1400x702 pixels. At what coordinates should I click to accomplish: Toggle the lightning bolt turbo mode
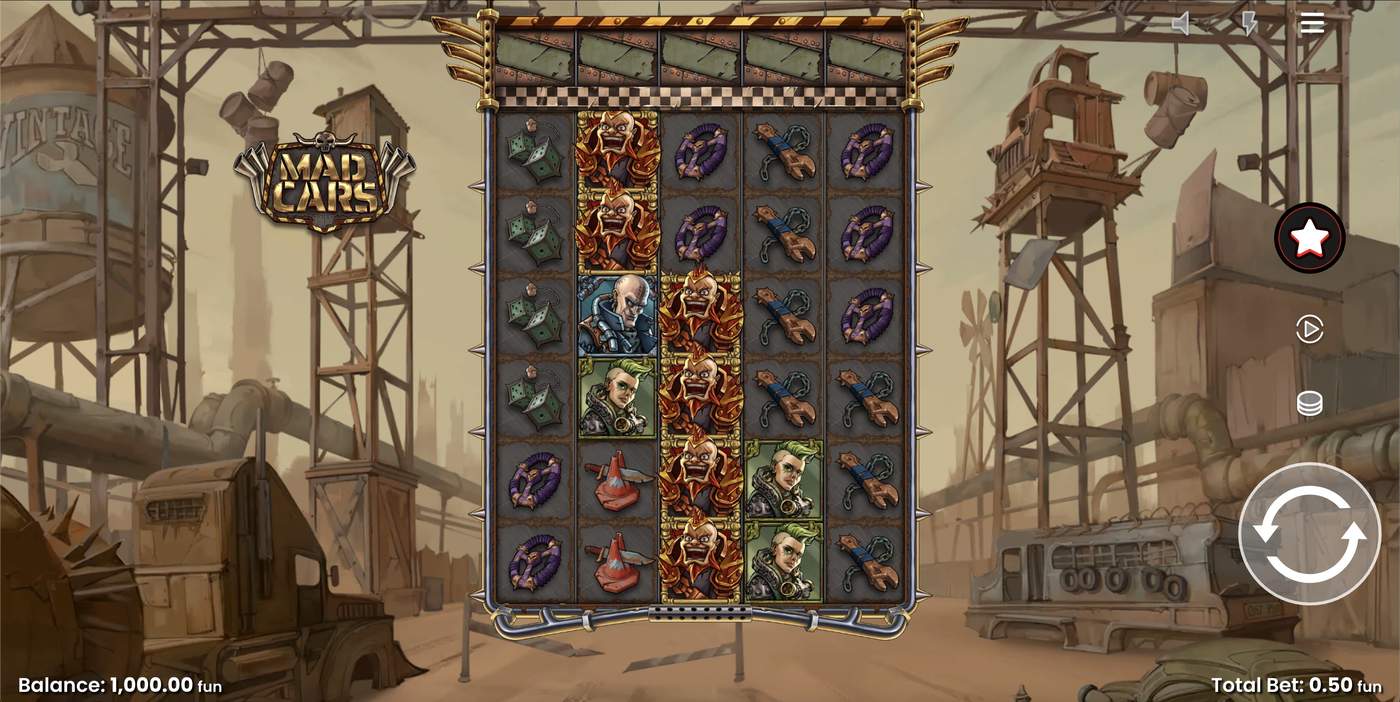tap(1249, 24)
